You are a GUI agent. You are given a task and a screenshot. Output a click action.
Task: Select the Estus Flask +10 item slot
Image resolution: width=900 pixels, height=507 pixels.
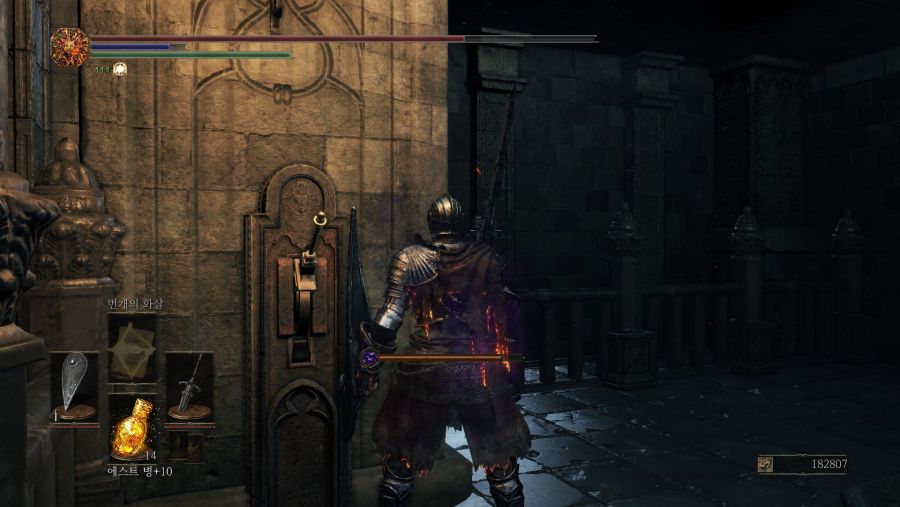[132, 429]
